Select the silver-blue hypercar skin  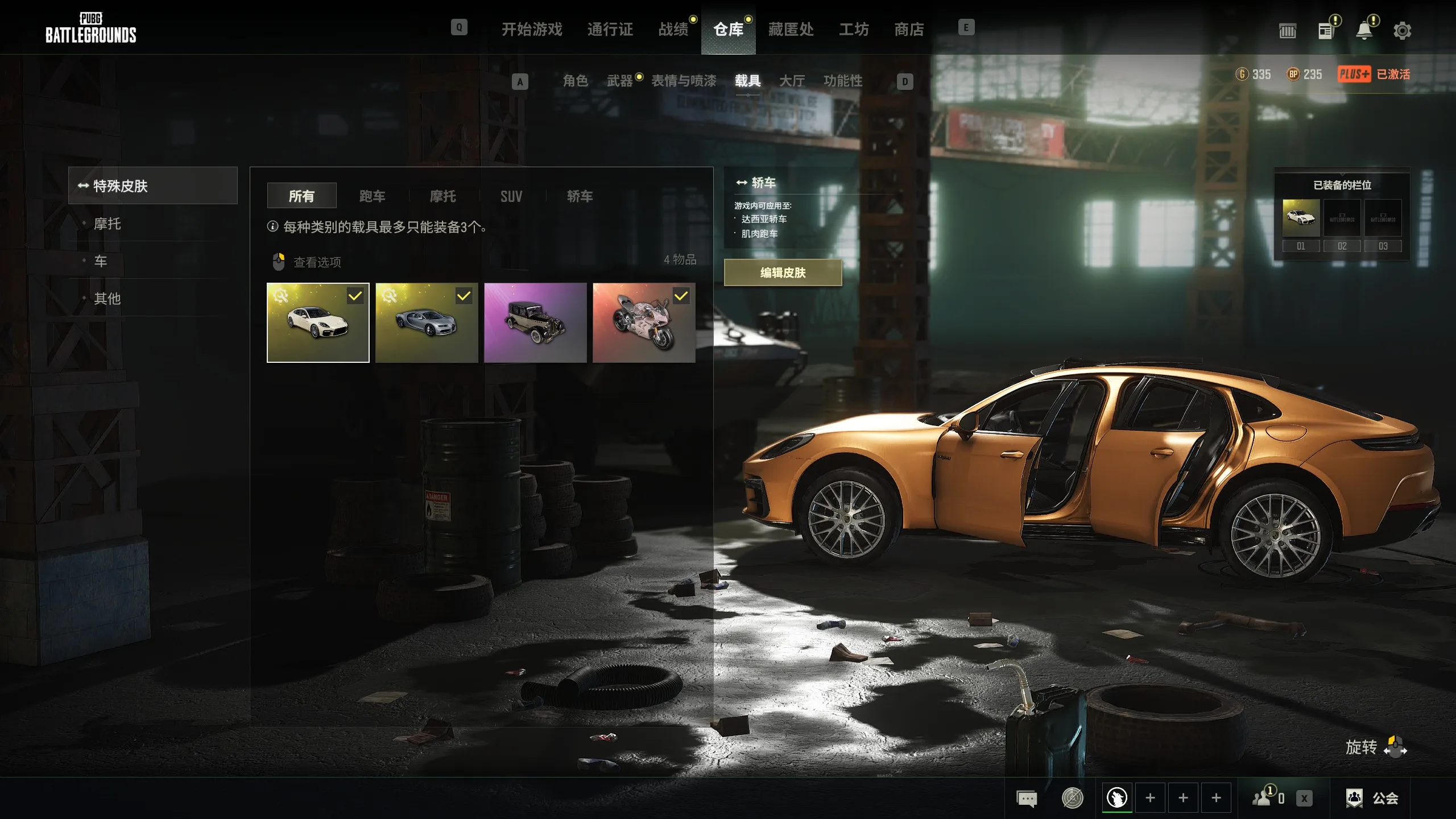pyautogui.click(x=427, y=322)
